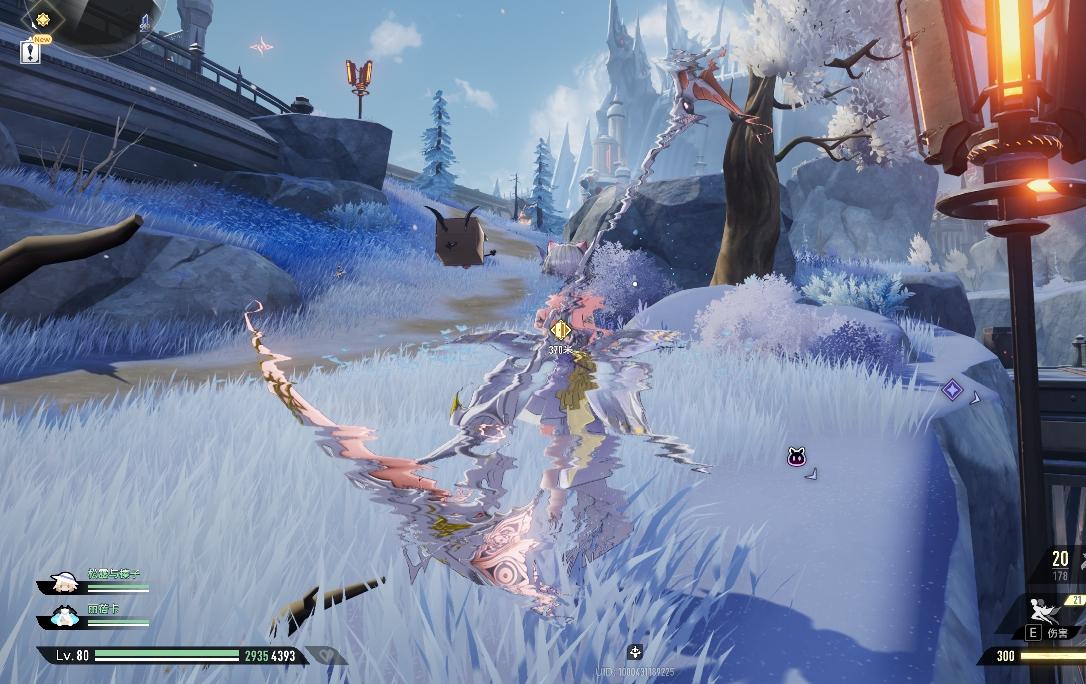The height and width of the screenshot is (684, 1086).
Task: Click the black cat face marker
Action: pyautogui.click(x=797, y=458)
